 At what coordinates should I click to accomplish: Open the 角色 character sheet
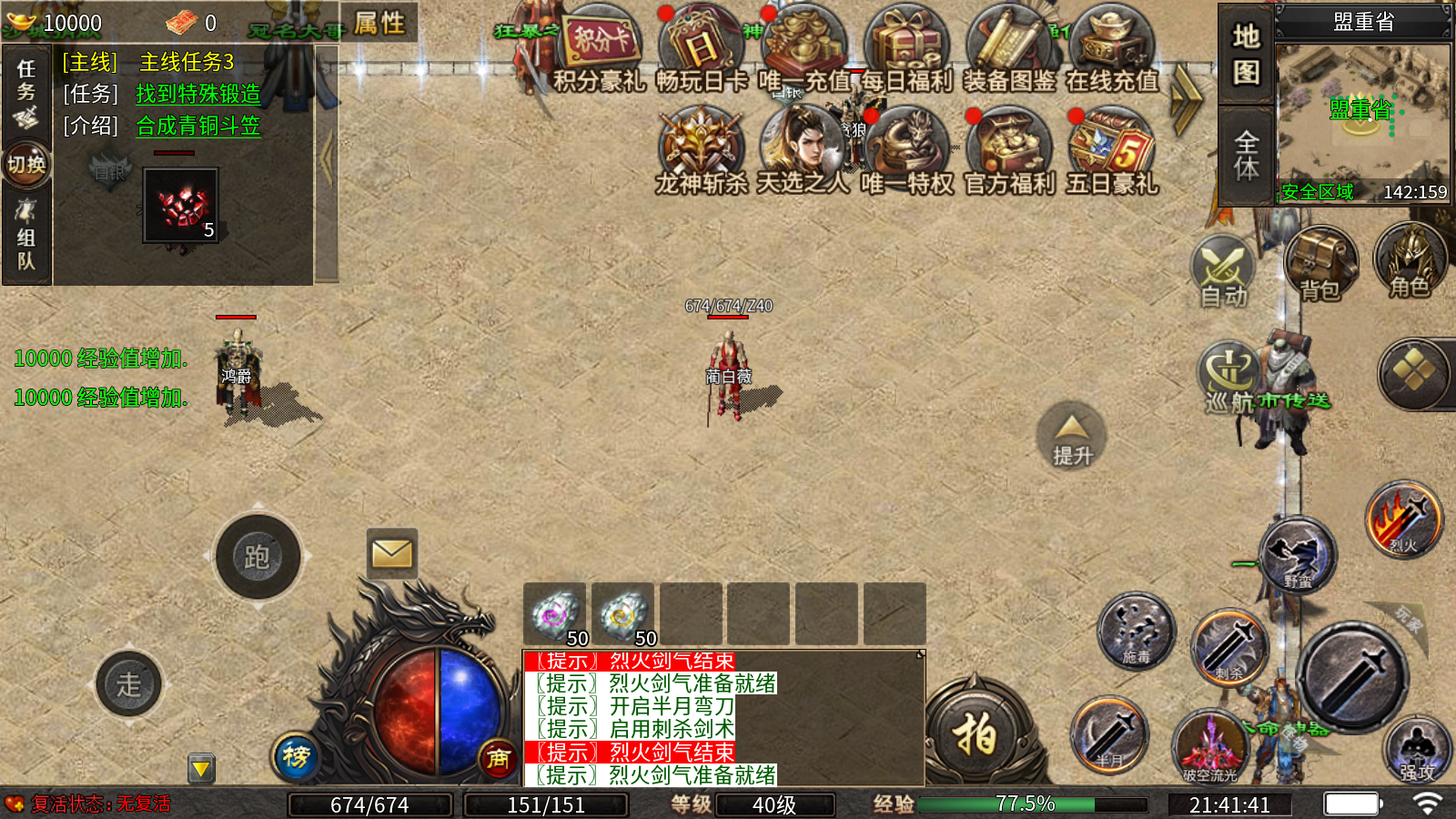1410,262
